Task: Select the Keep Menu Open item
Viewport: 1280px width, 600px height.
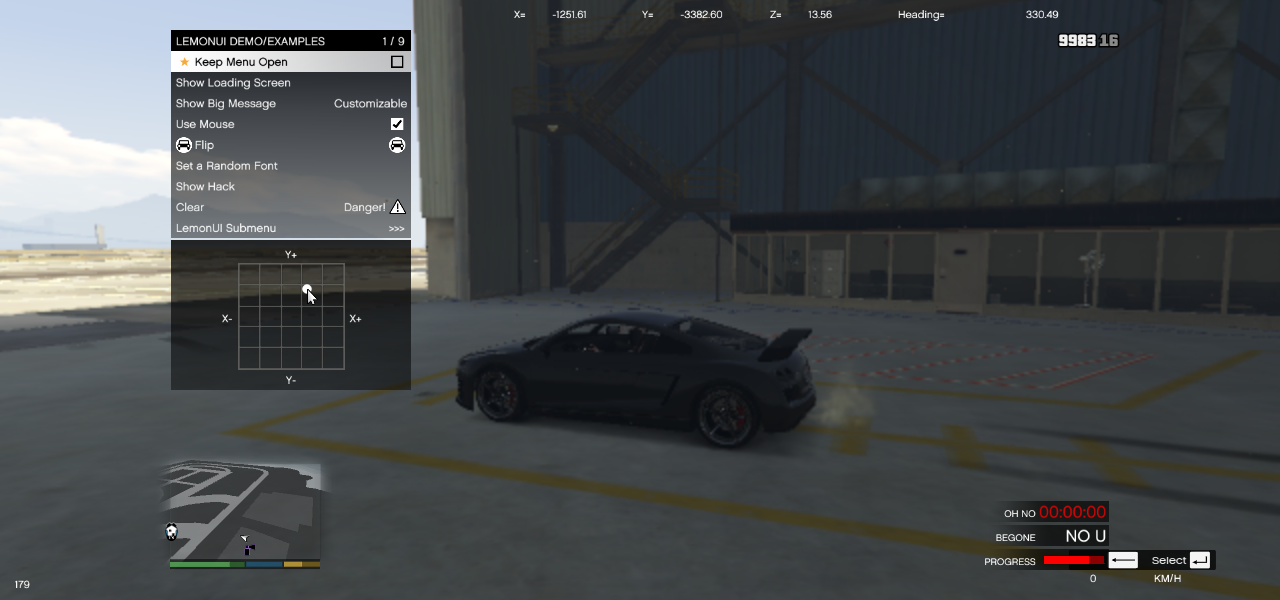Action: pos(241,62)
